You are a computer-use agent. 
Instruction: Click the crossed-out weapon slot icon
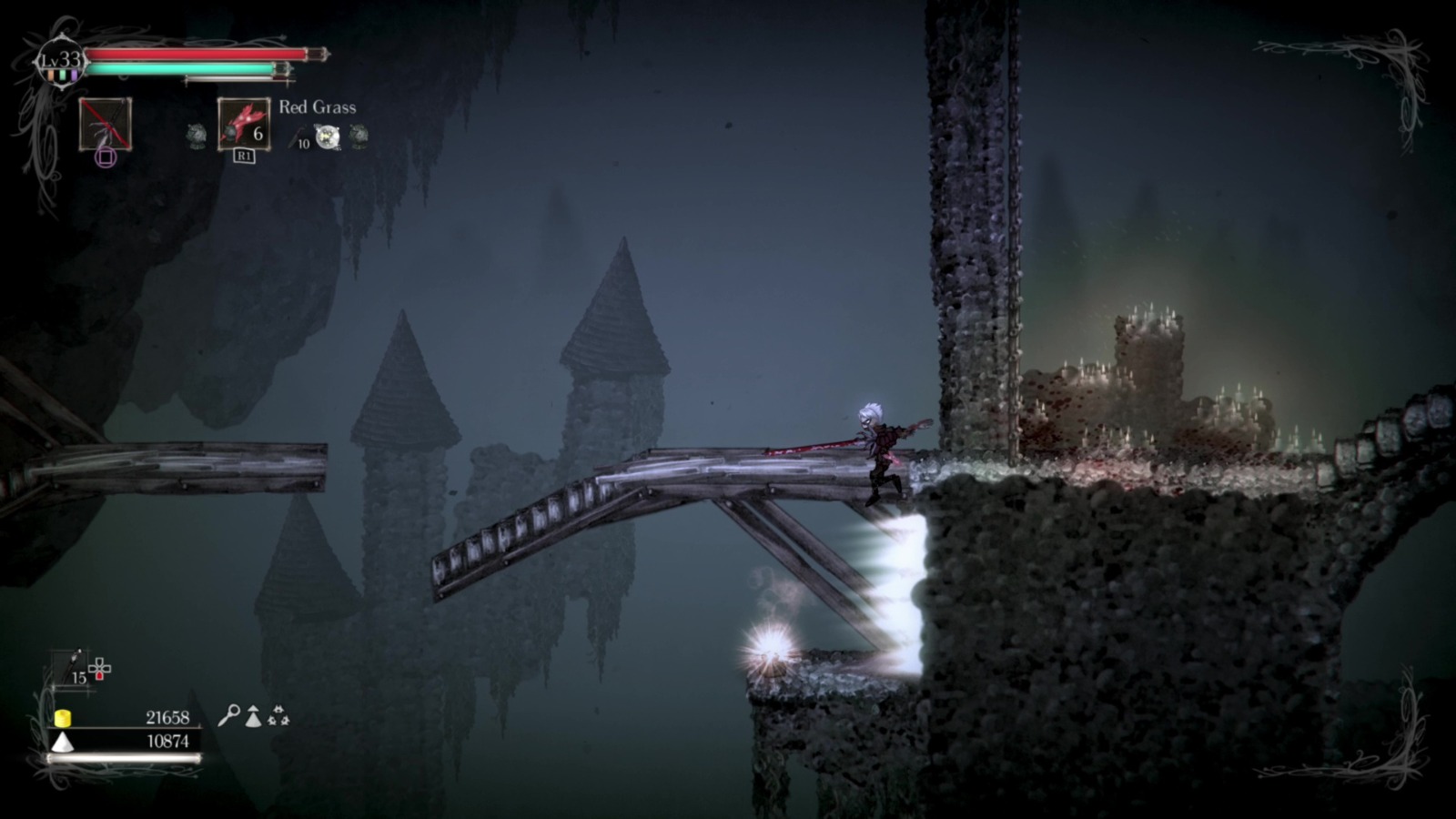pos(105,125)
